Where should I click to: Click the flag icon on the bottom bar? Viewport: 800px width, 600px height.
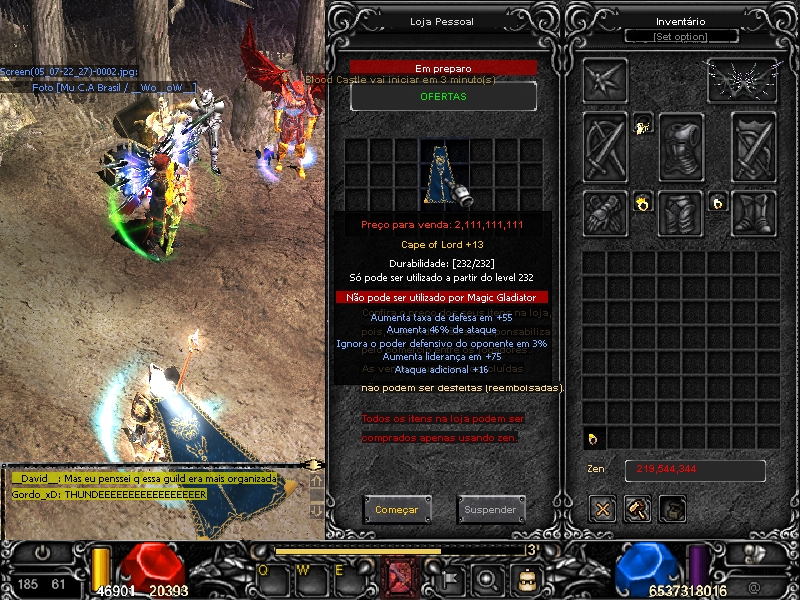tap(450, 577)
